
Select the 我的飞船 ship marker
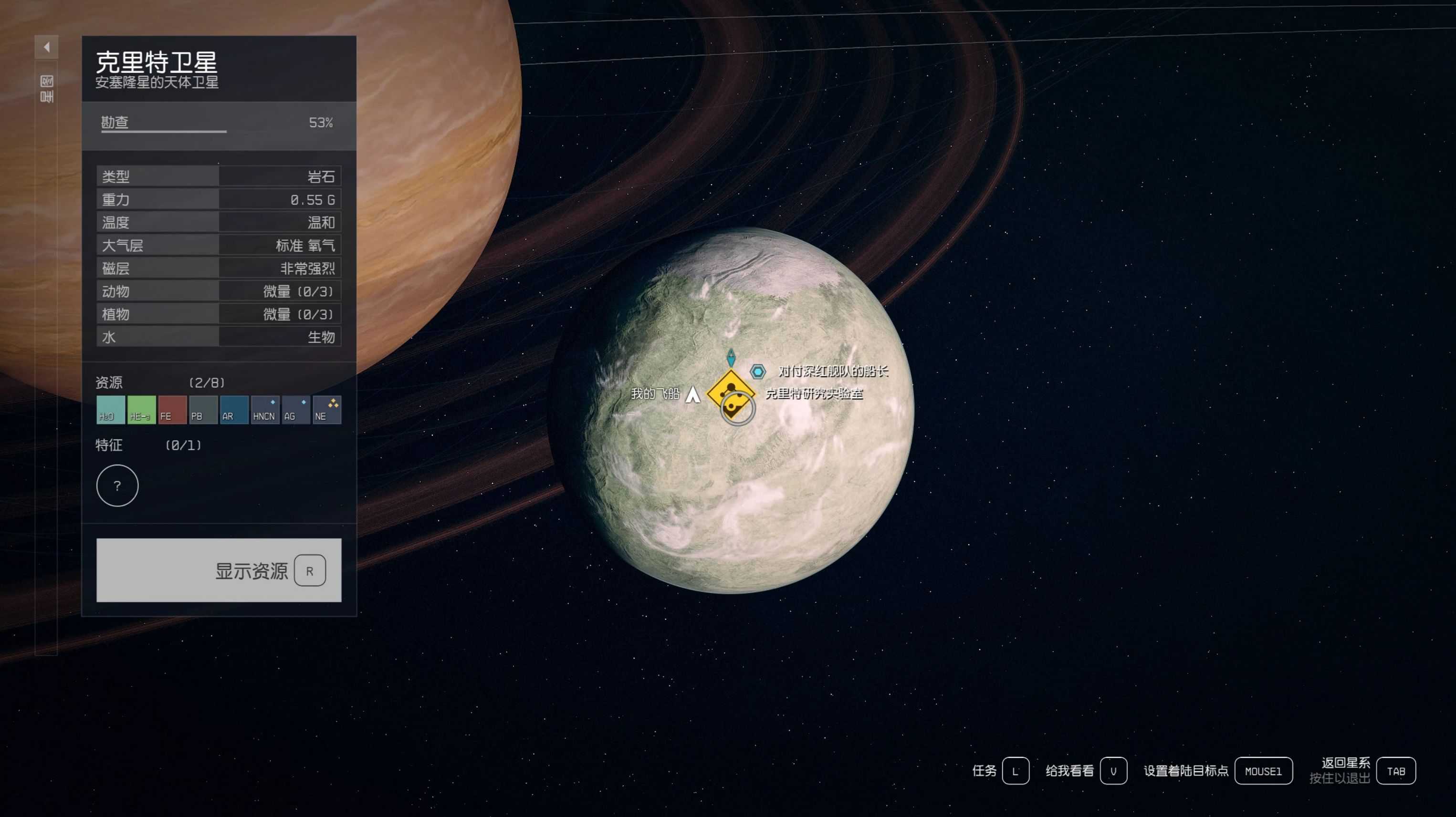[x=692, y=394]
